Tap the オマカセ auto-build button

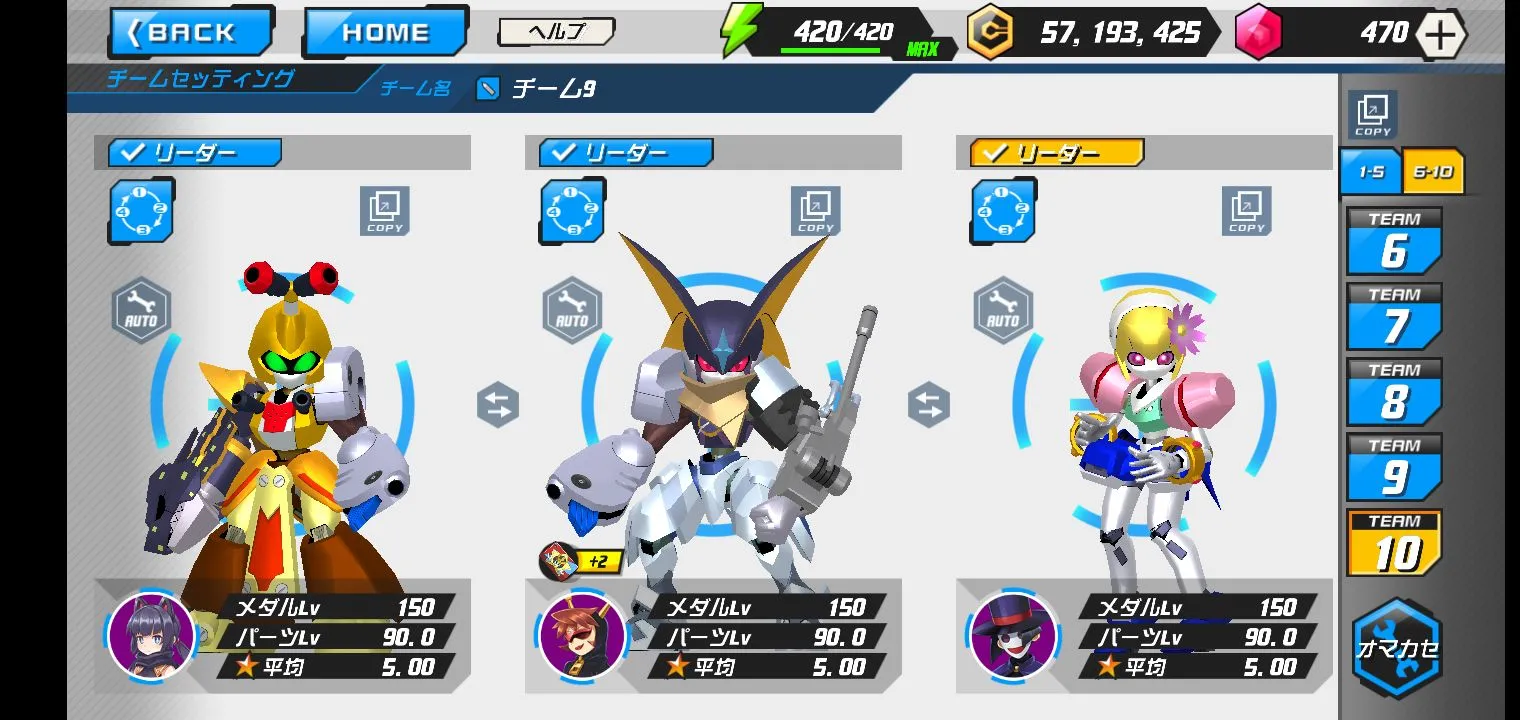click(1396, 647)
